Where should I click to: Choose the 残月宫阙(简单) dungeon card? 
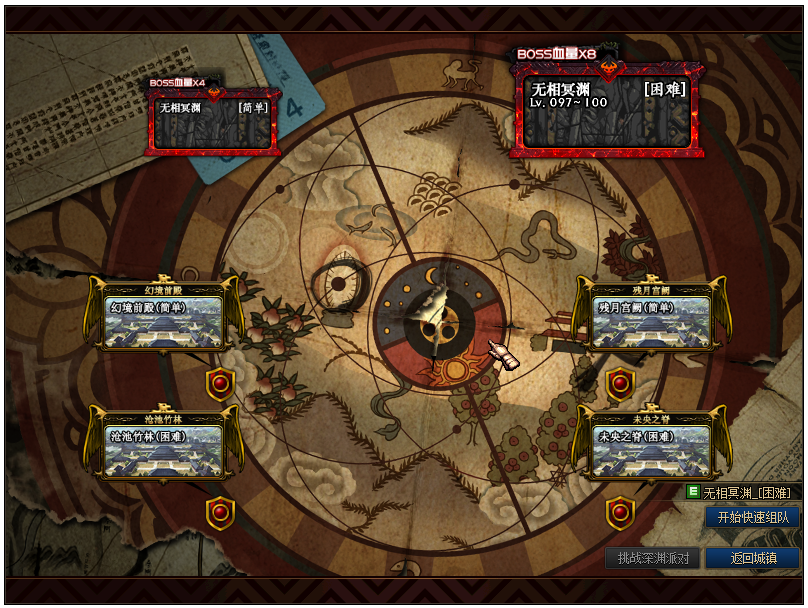point(643,319)
